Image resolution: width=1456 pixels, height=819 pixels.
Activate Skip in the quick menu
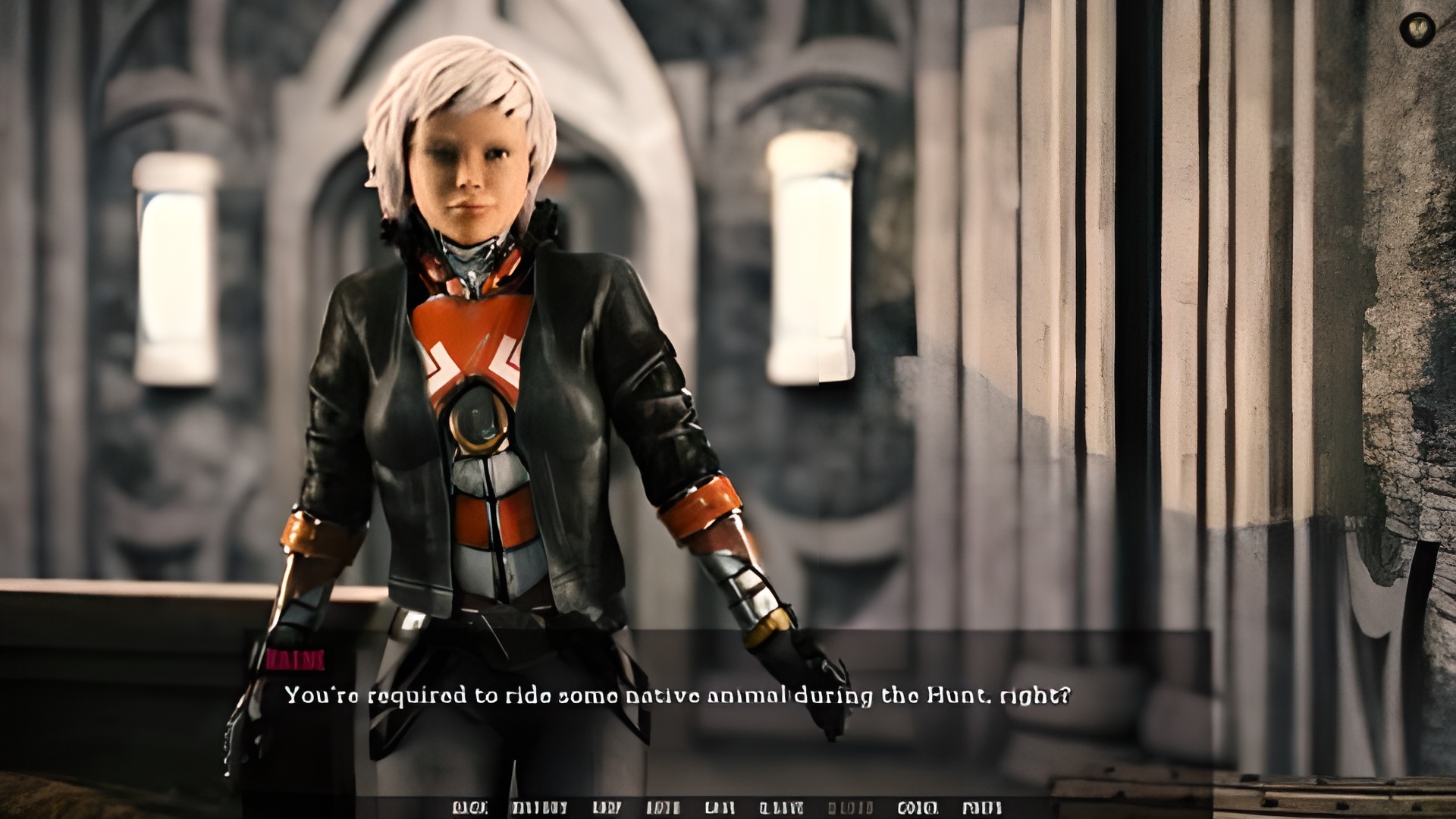[x=606, y=808]
